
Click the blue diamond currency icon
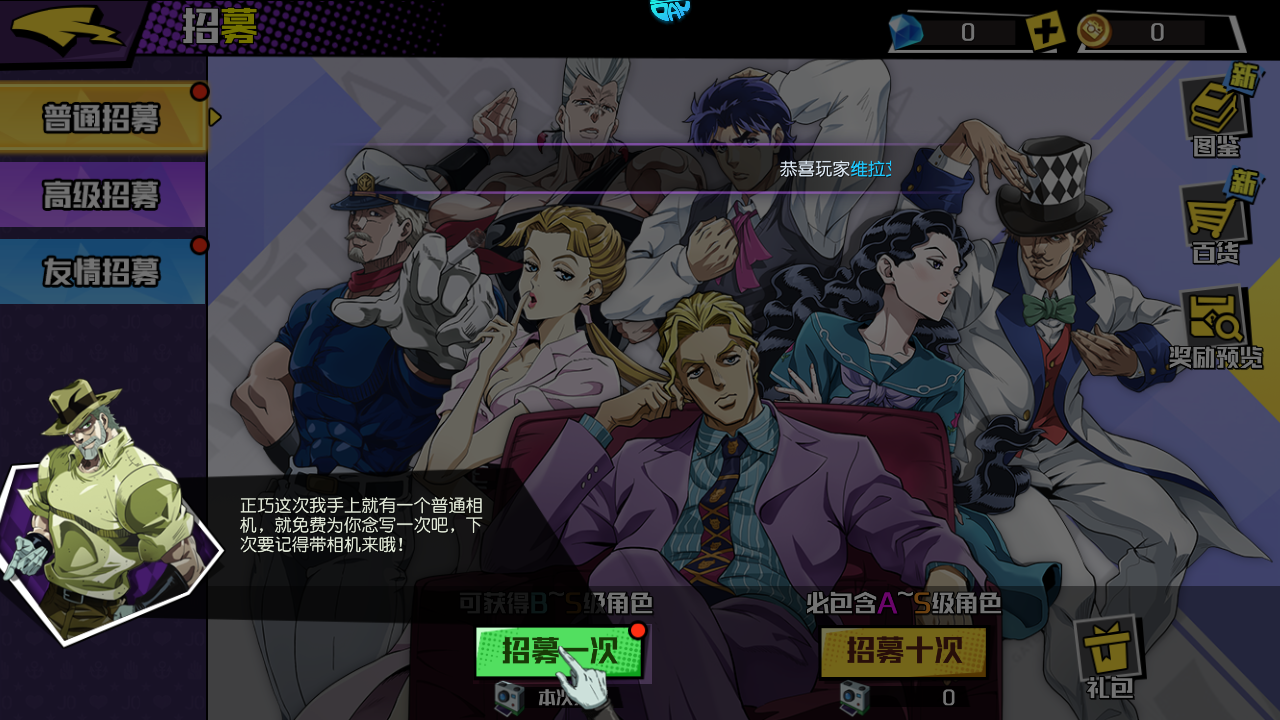(907, 31)
